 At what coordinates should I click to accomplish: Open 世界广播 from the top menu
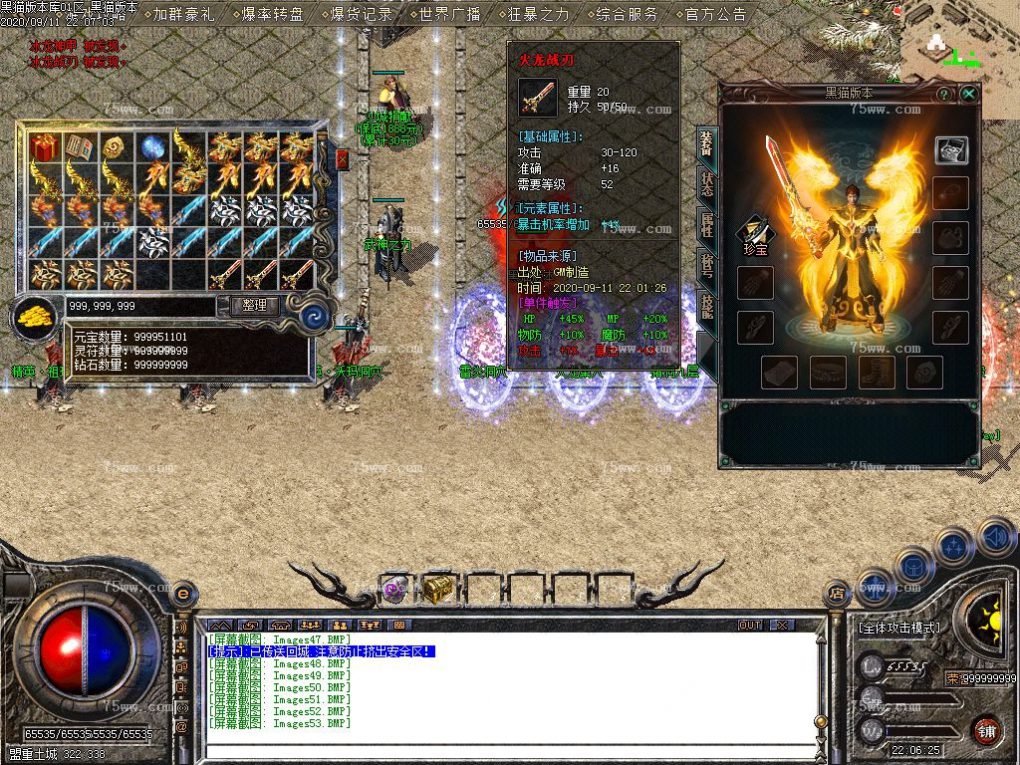click(449, 14)
